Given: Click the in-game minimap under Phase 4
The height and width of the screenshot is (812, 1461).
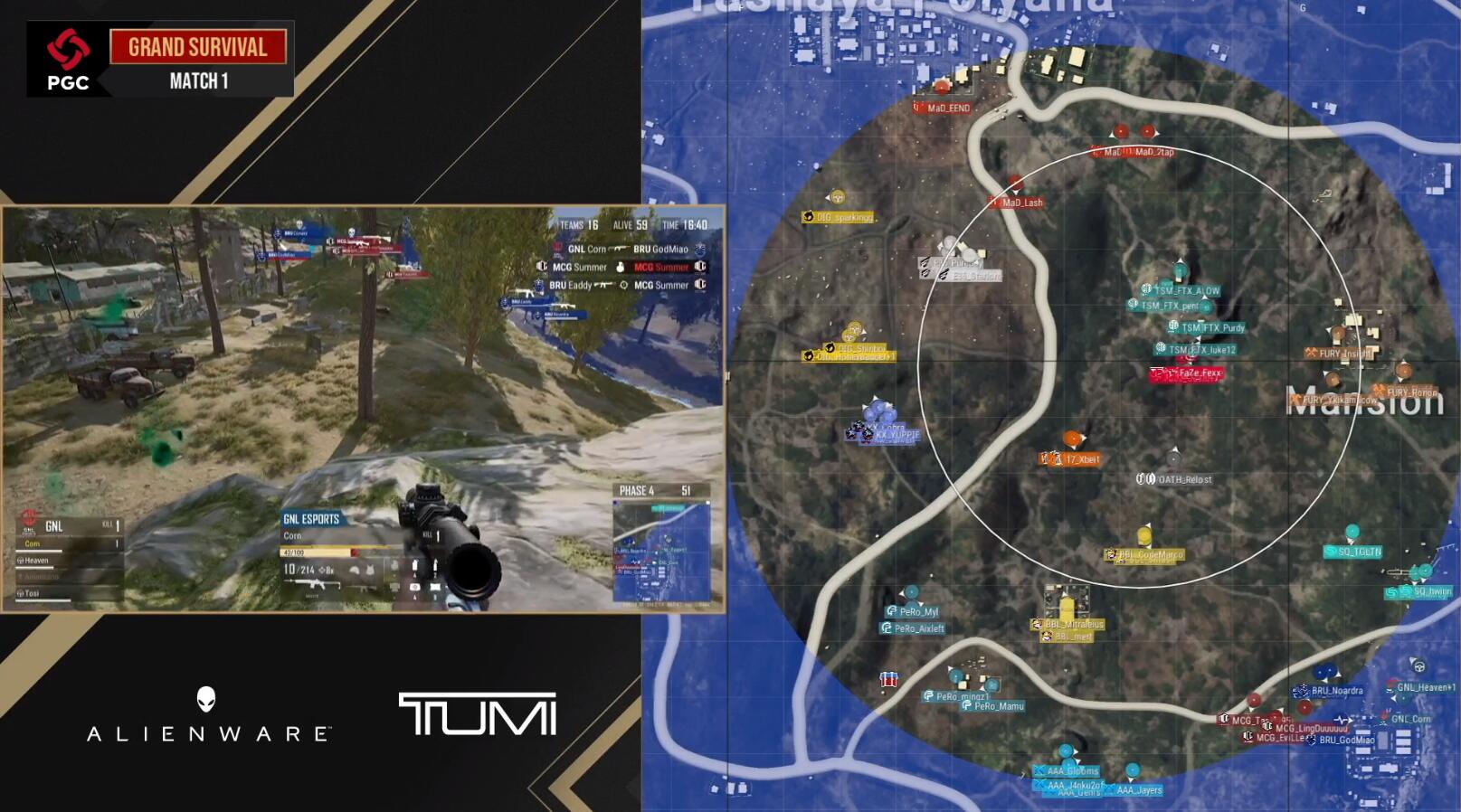Looking at the screenshot, I should pyautogui.click(x=661, y=551).
